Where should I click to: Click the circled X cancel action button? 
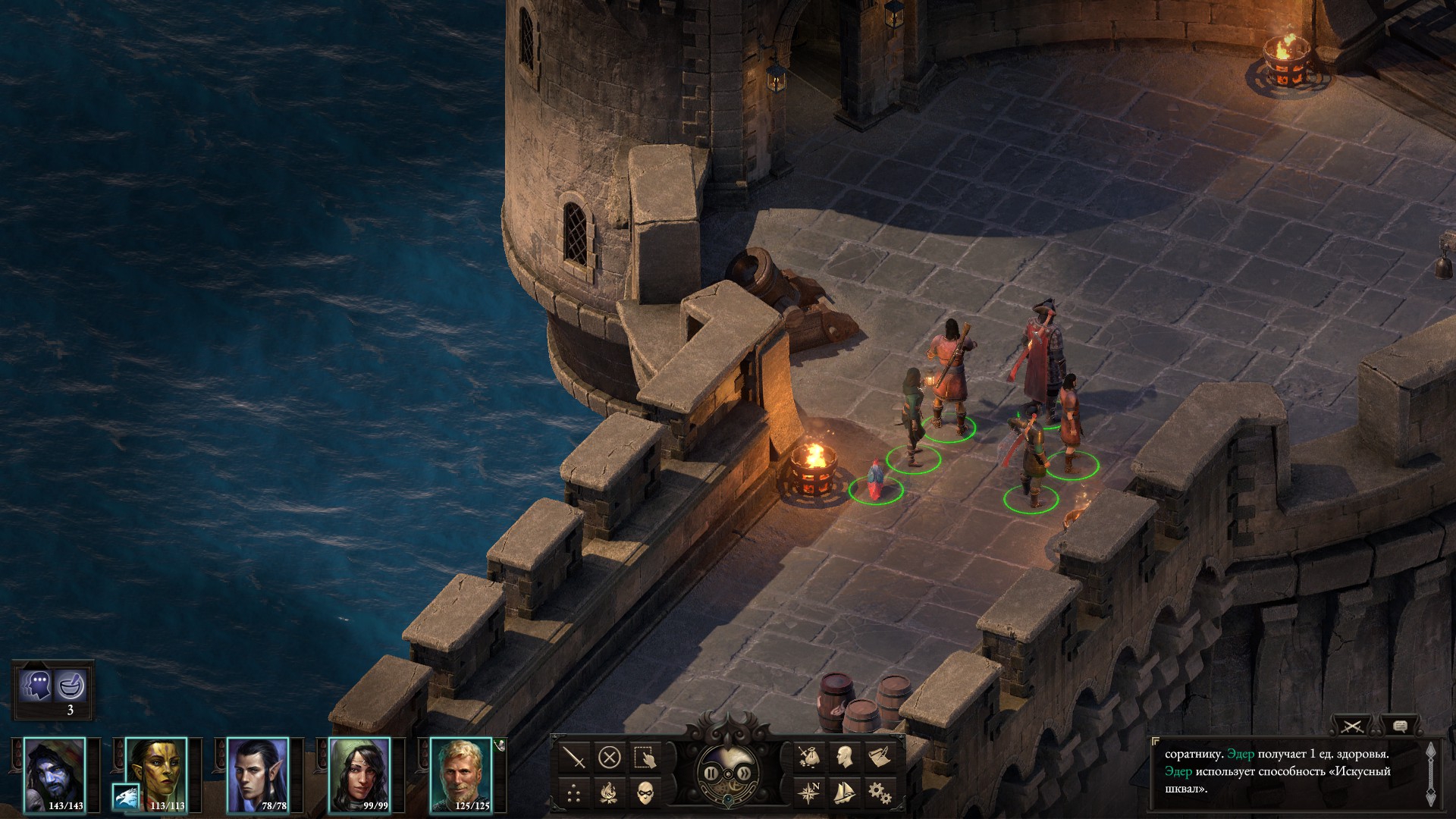point(610,757)
